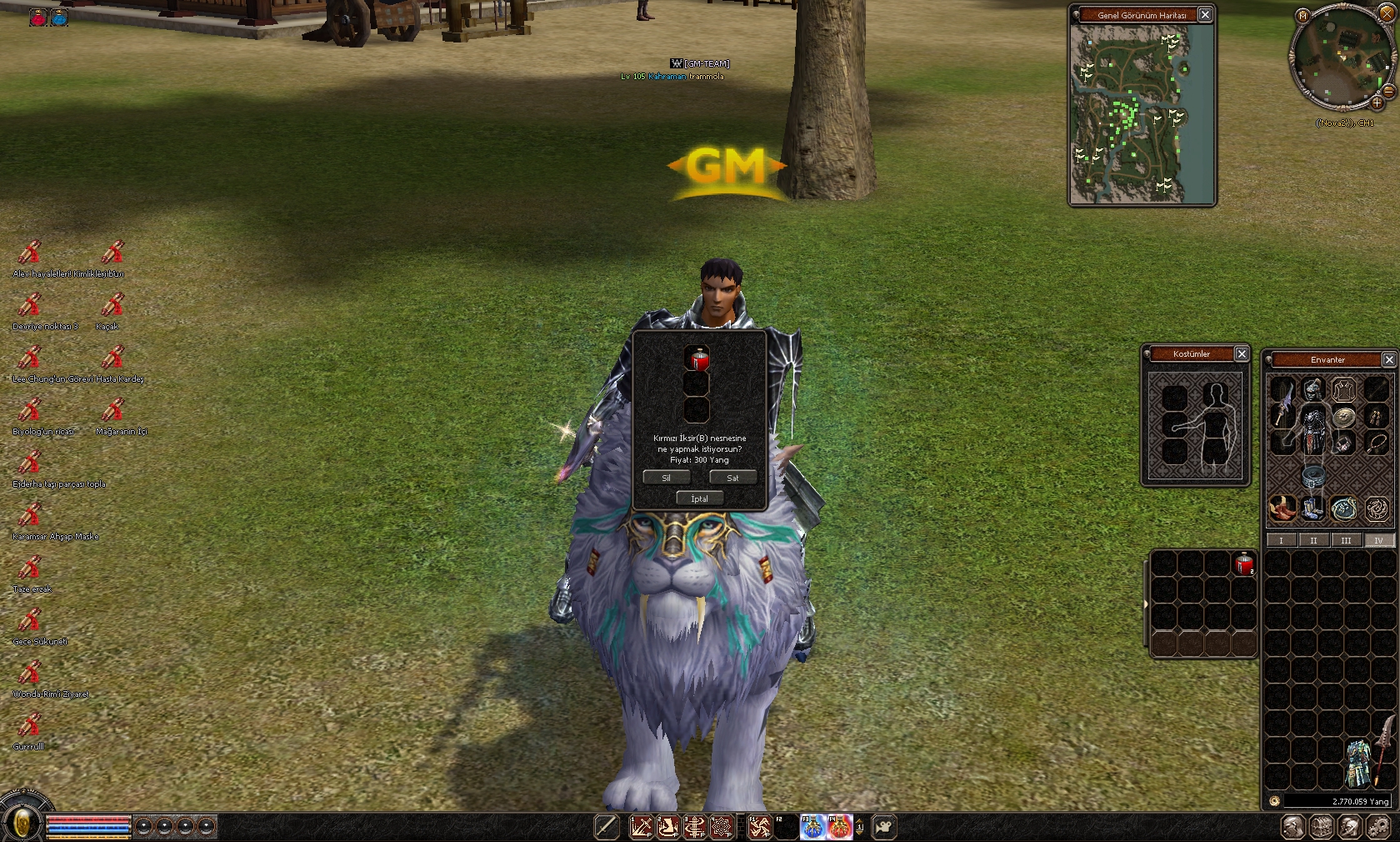Click the Sil button to delete the item
The width and height of the screenshot is (1400, 842).
pos(666,478)
